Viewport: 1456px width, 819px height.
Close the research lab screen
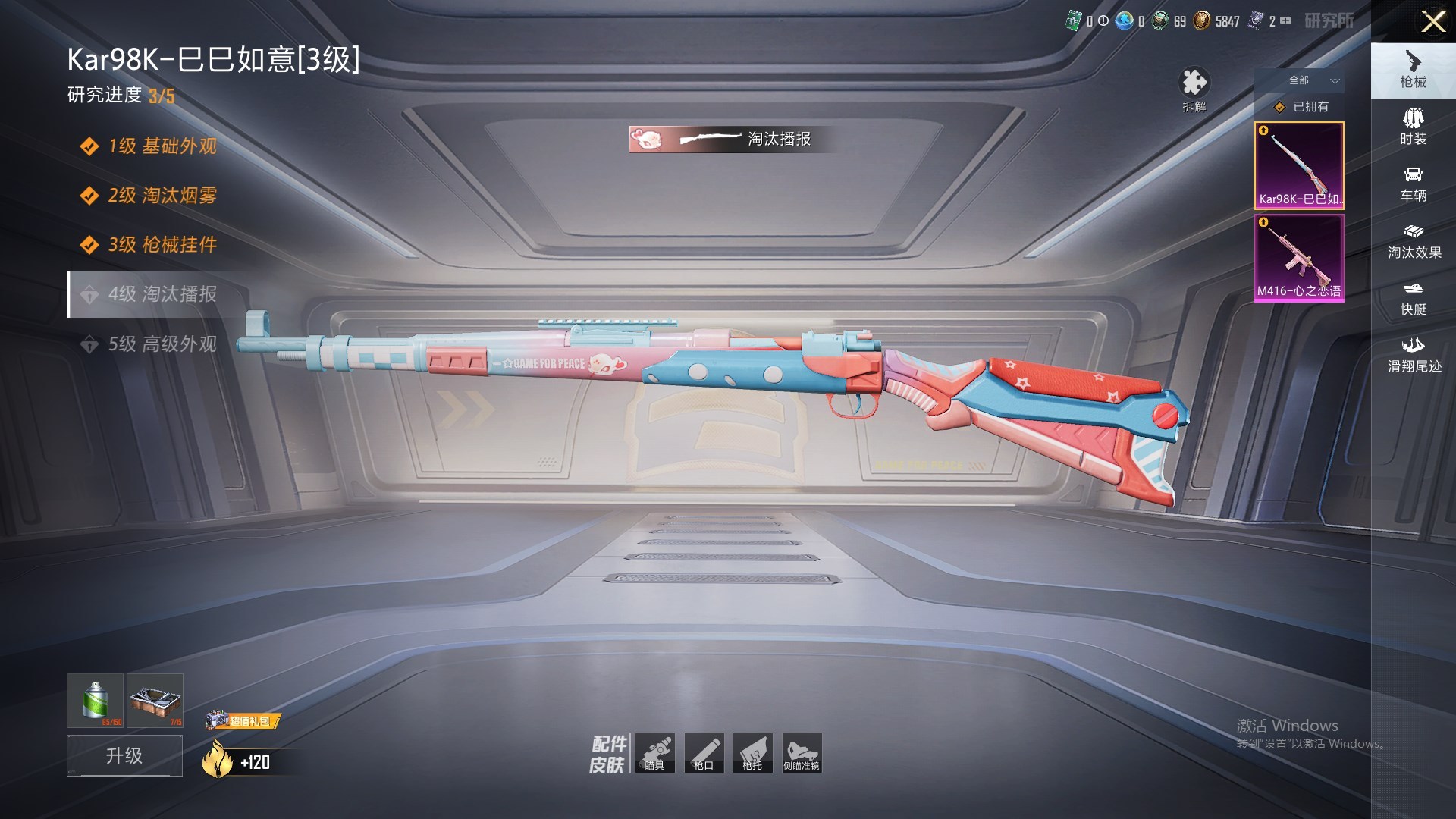tap(1432, 21)
